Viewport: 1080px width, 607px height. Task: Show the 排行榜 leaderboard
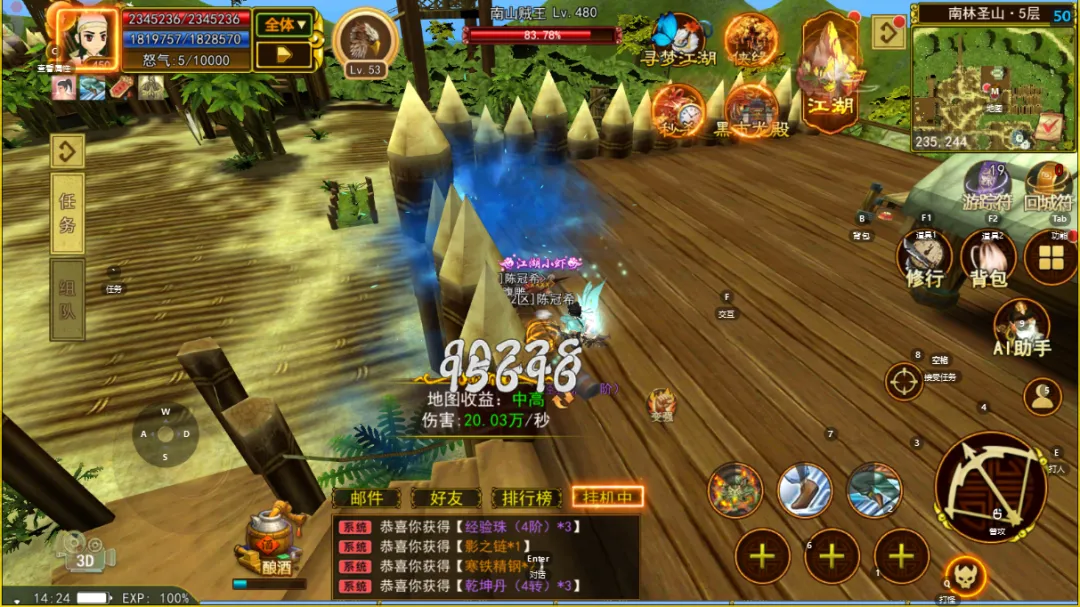click(x=527, y=497)
